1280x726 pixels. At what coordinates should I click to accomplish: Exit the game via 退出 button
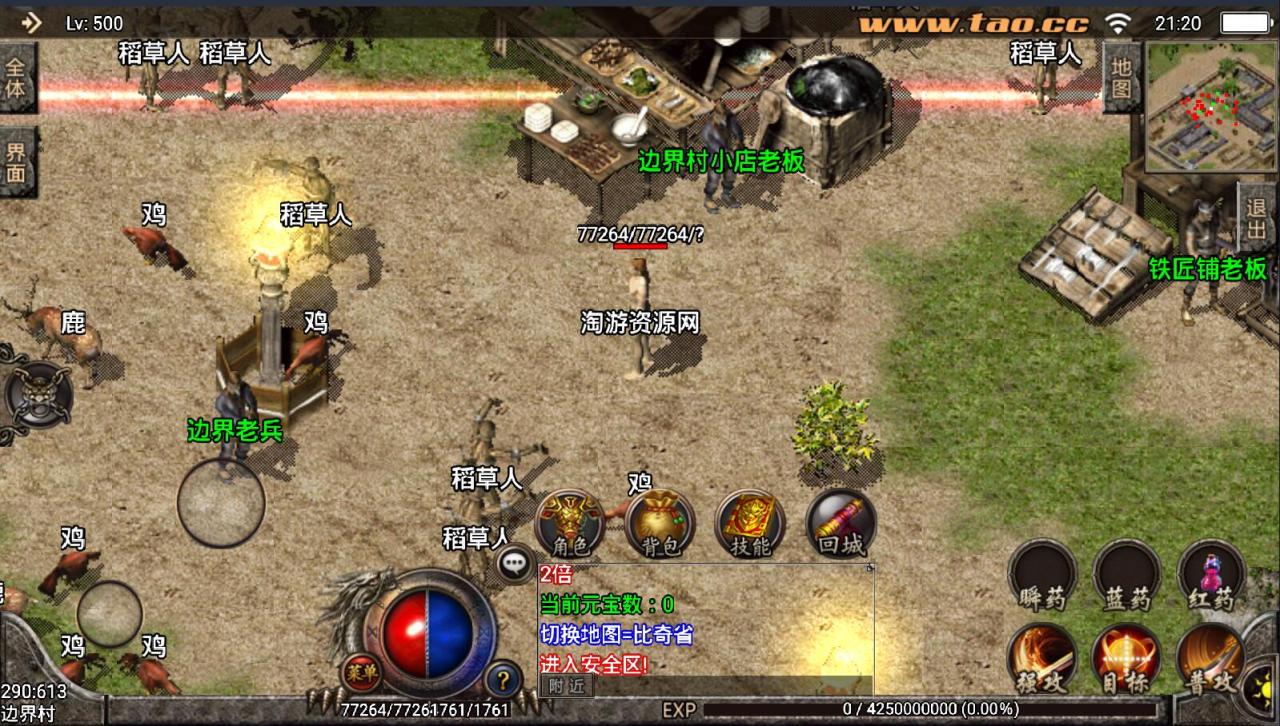[x=1257, y=219]
